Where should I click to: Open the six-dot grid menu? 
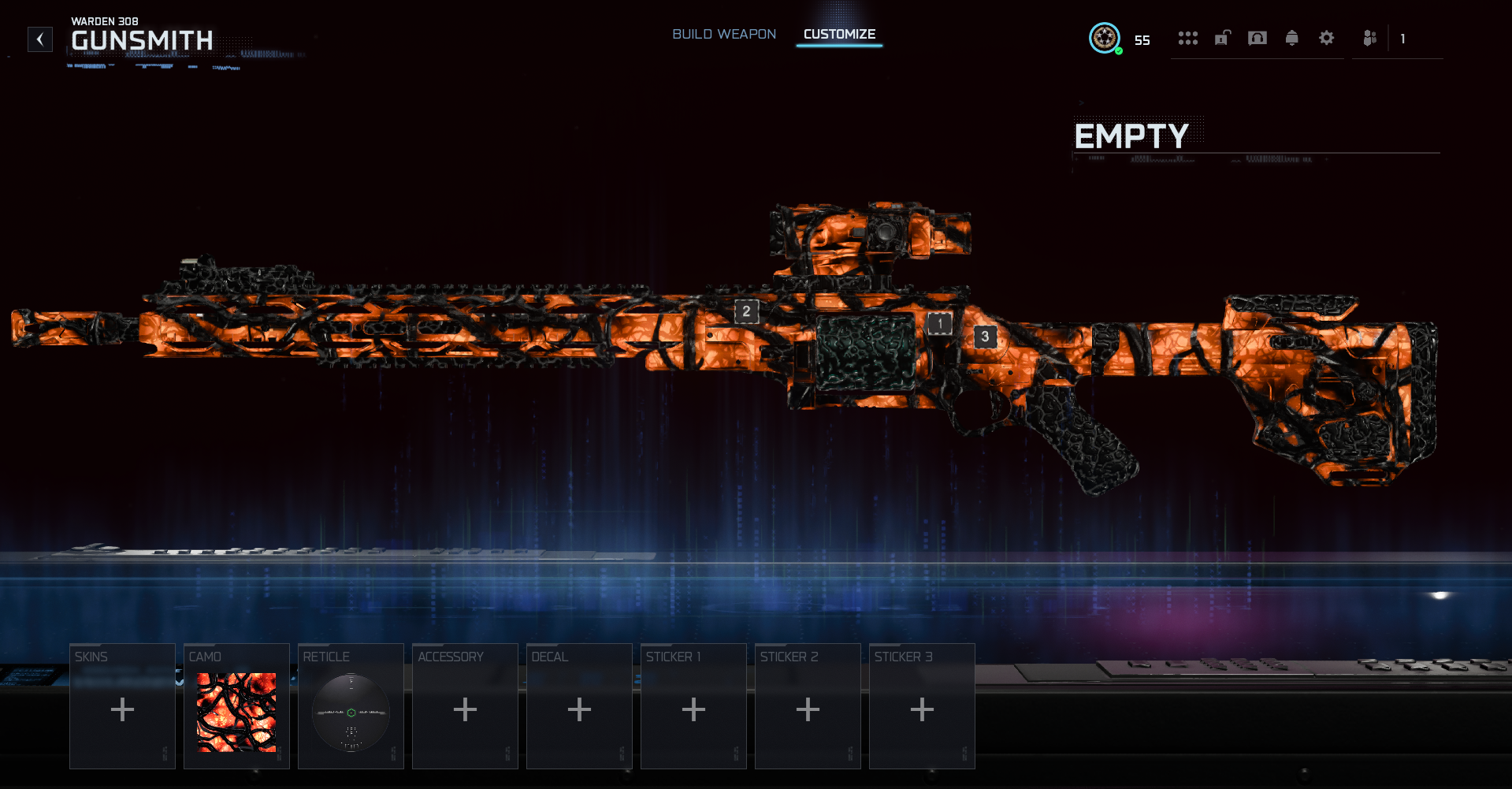click(1187, 38)
